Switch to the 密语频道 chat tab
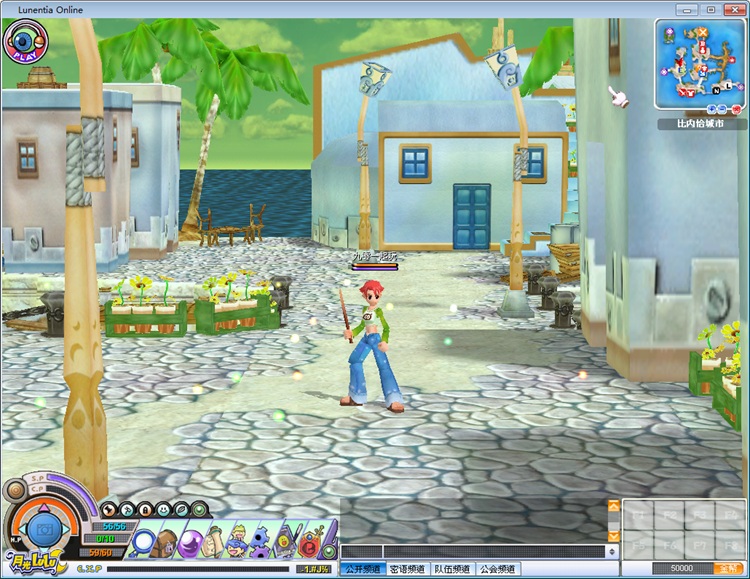 407,569
